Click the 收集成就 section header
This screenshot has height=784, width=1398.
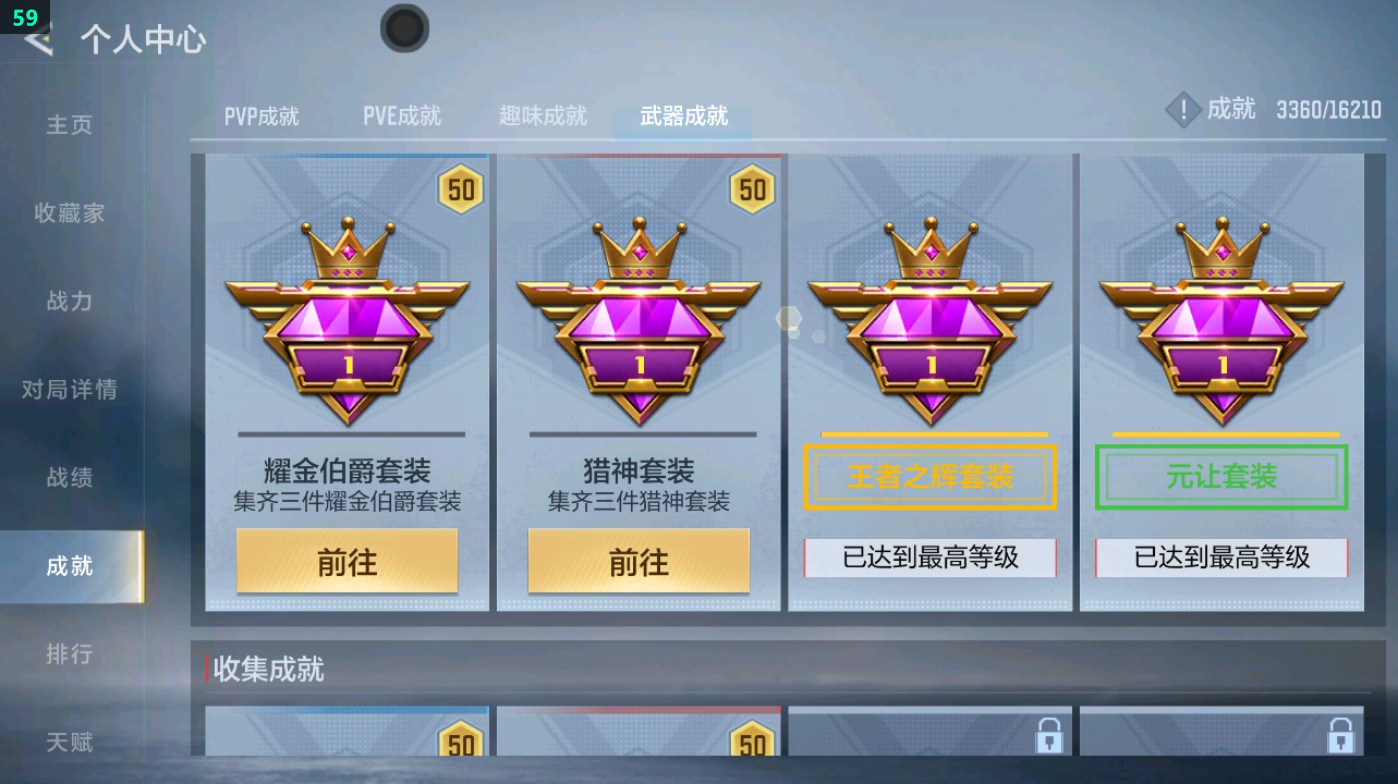tap(267, 671)
